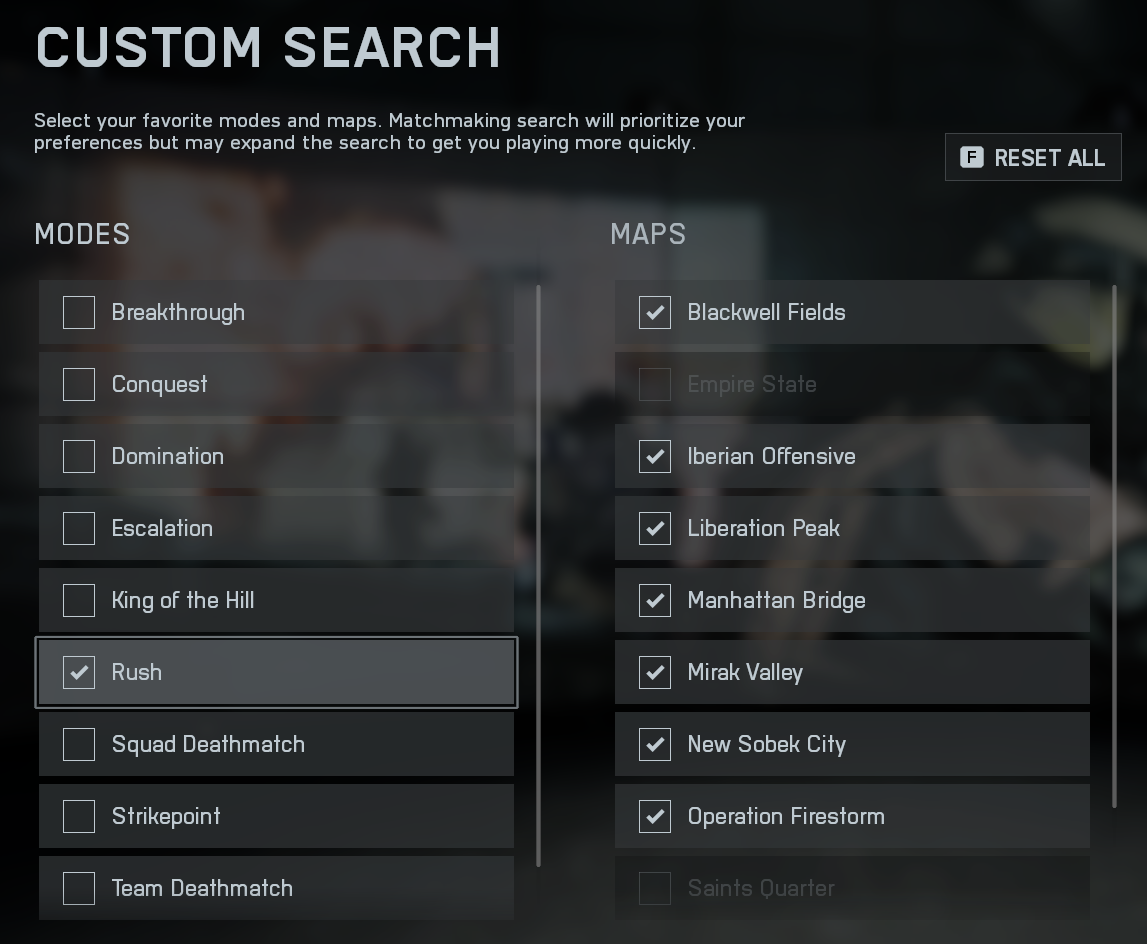
Task: Check the Strikepoint mode
Action: [x=79, y=816]
